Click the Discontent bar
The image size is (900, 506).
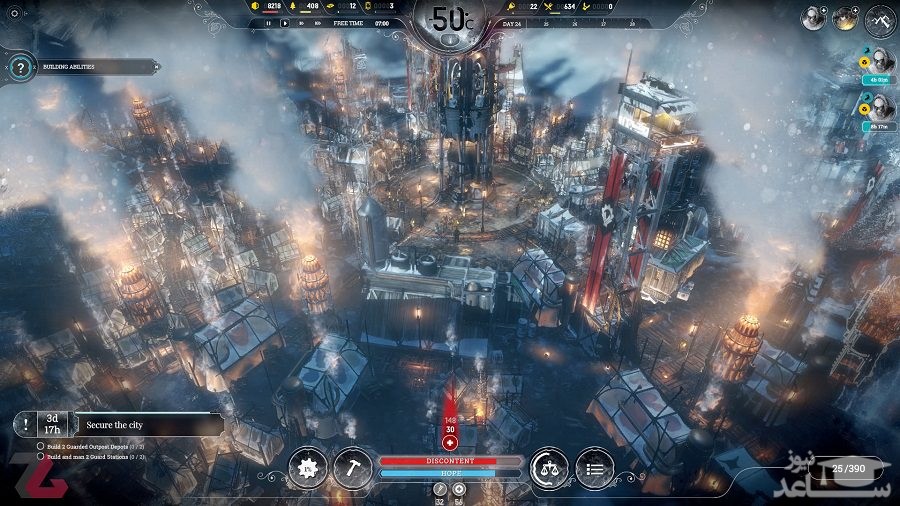[x=450, y=461]
